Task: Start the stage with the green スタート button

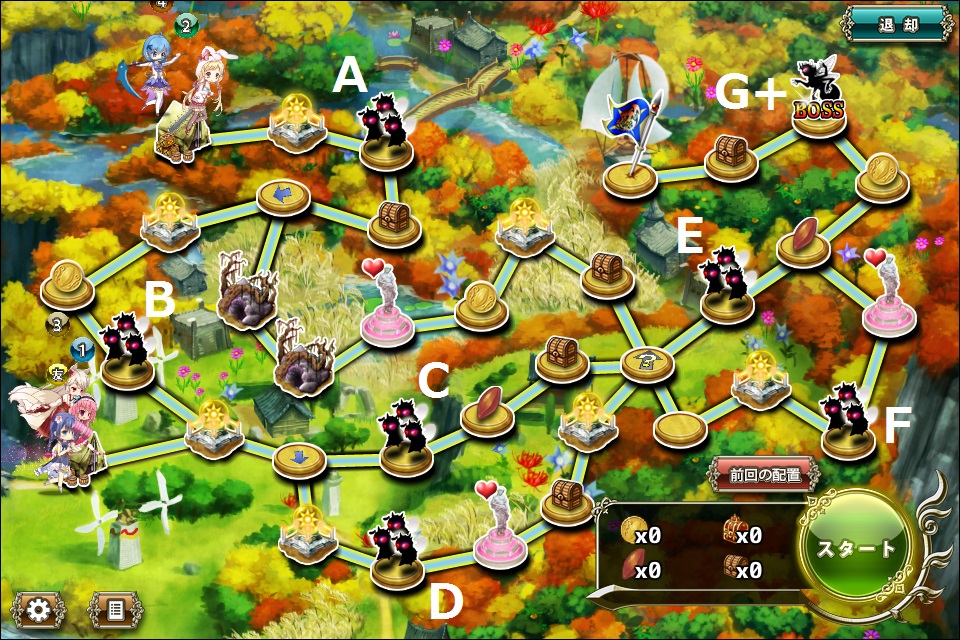Action: (x=856, y=548)
